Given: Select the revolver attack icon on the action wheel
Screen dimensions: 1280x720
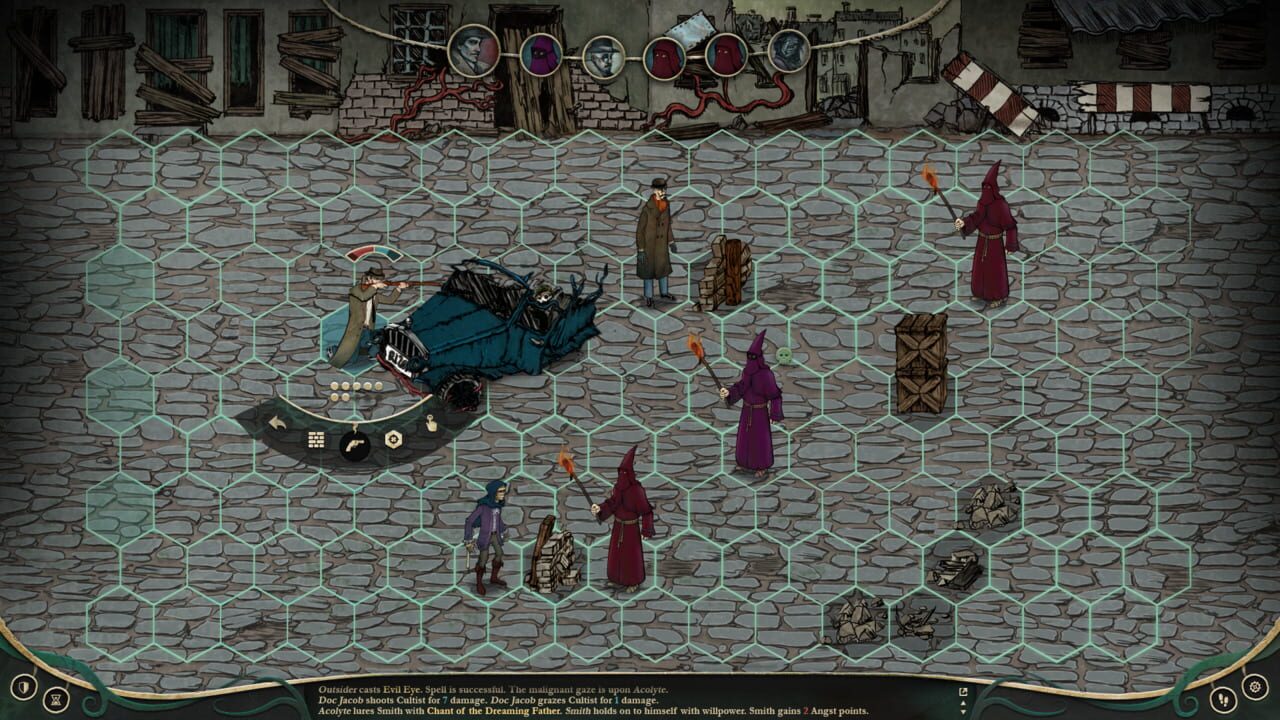Looking at the screenshot, I should 355,445.
